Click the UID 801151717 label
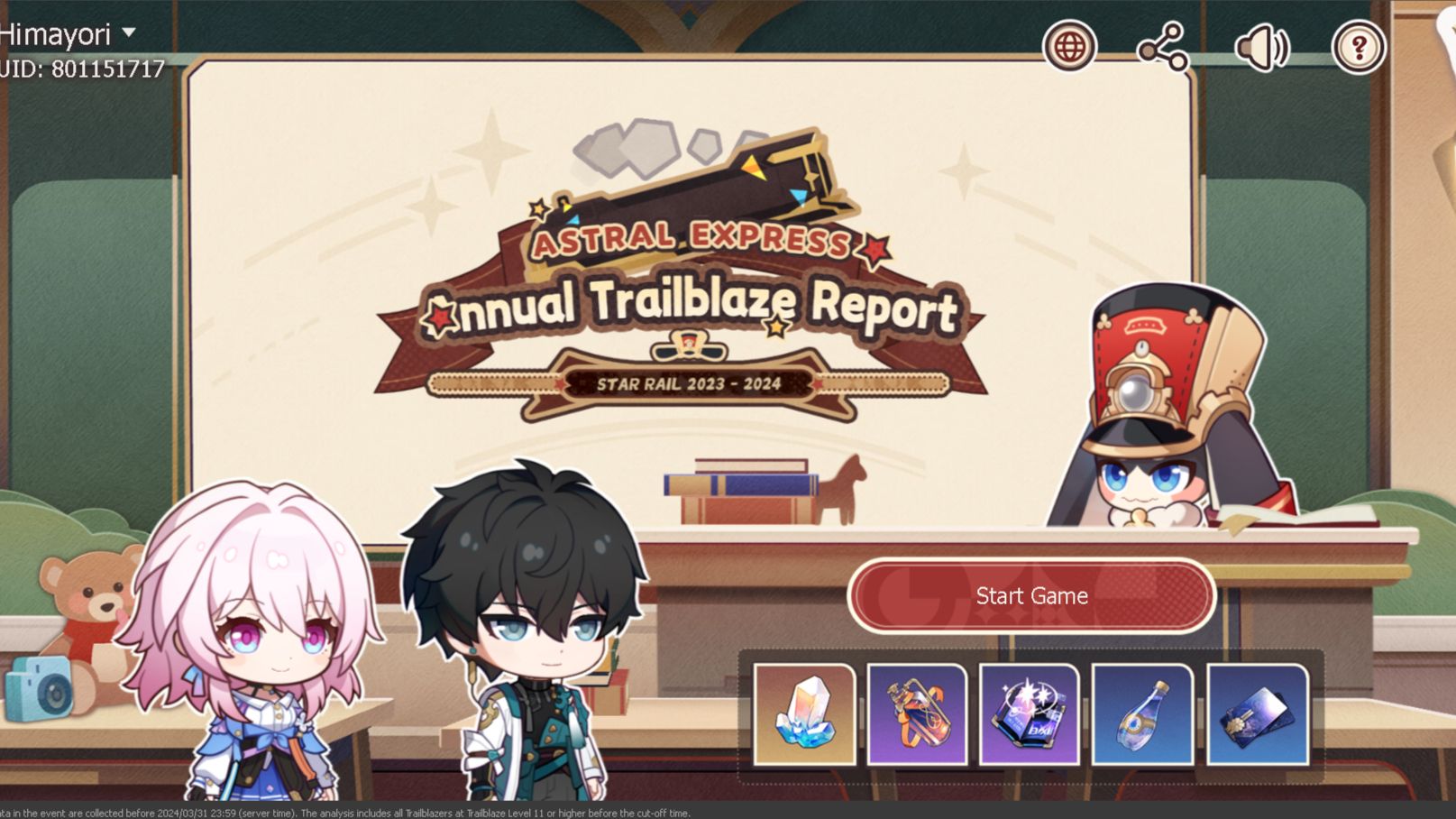 click(81, 67)
